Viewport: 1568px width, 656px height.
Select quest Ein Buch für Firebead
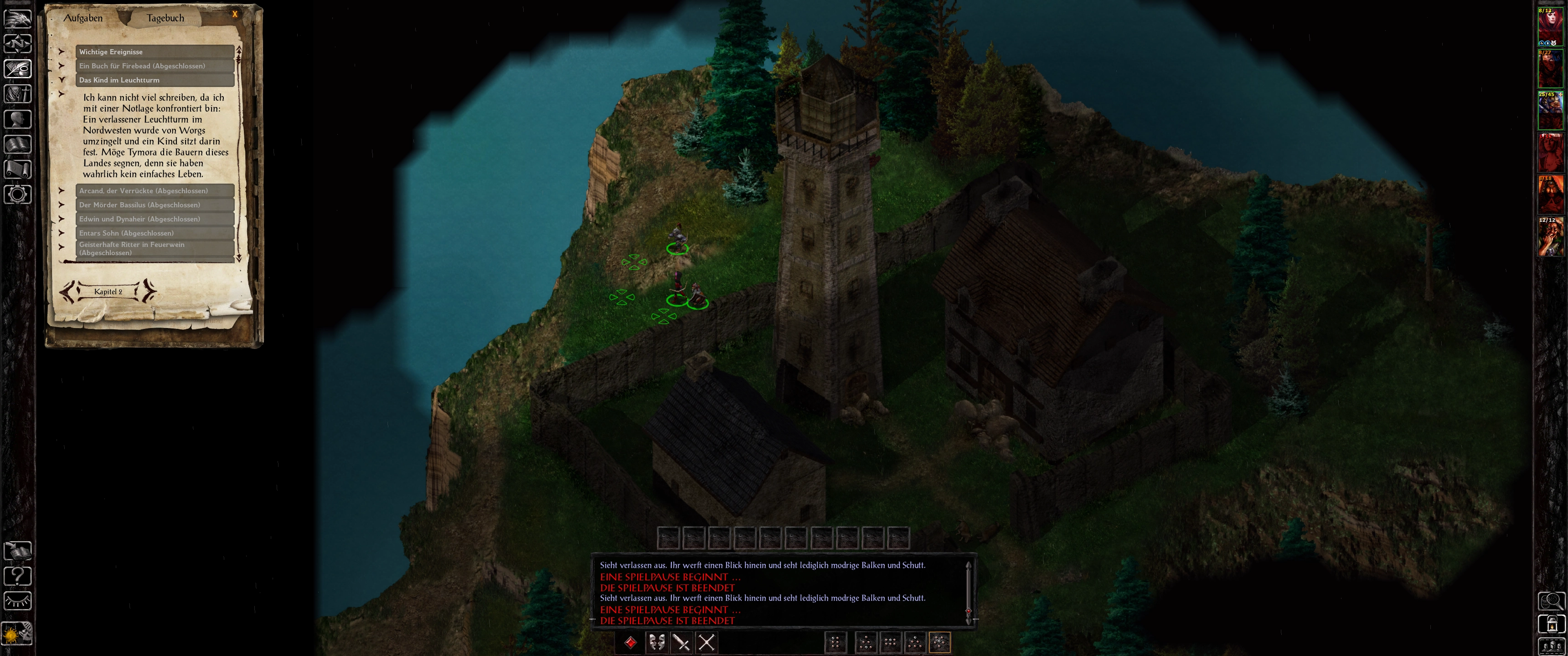(x=155, y=66)
